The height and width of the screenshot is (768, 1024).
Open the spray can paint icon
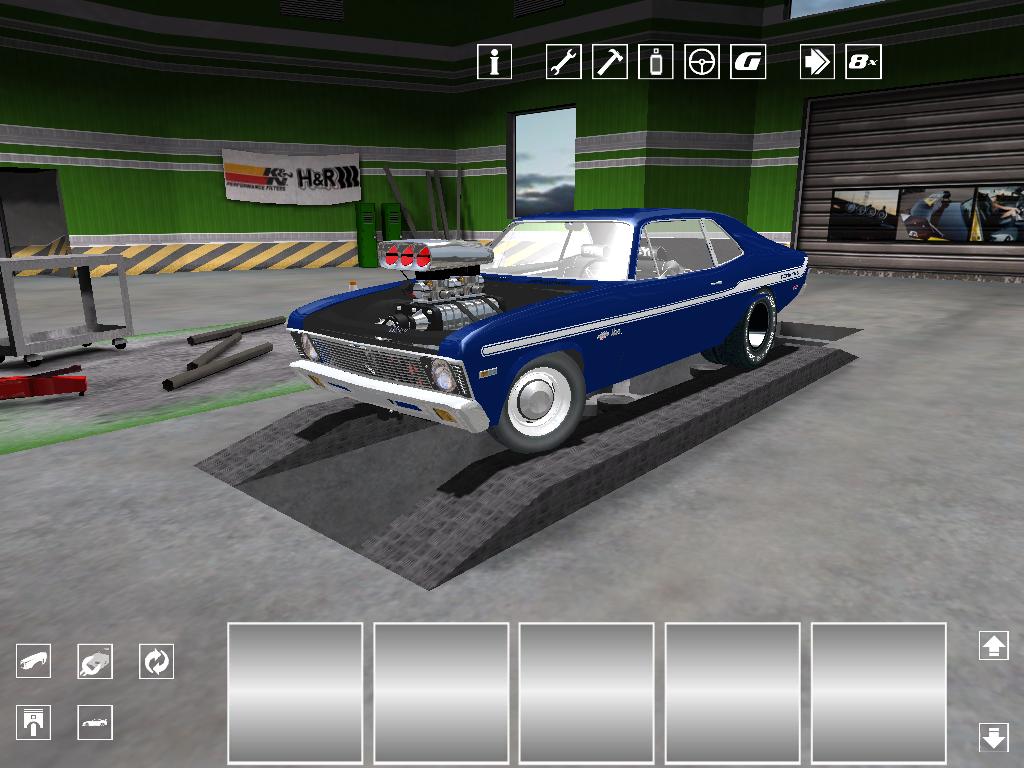656,62
